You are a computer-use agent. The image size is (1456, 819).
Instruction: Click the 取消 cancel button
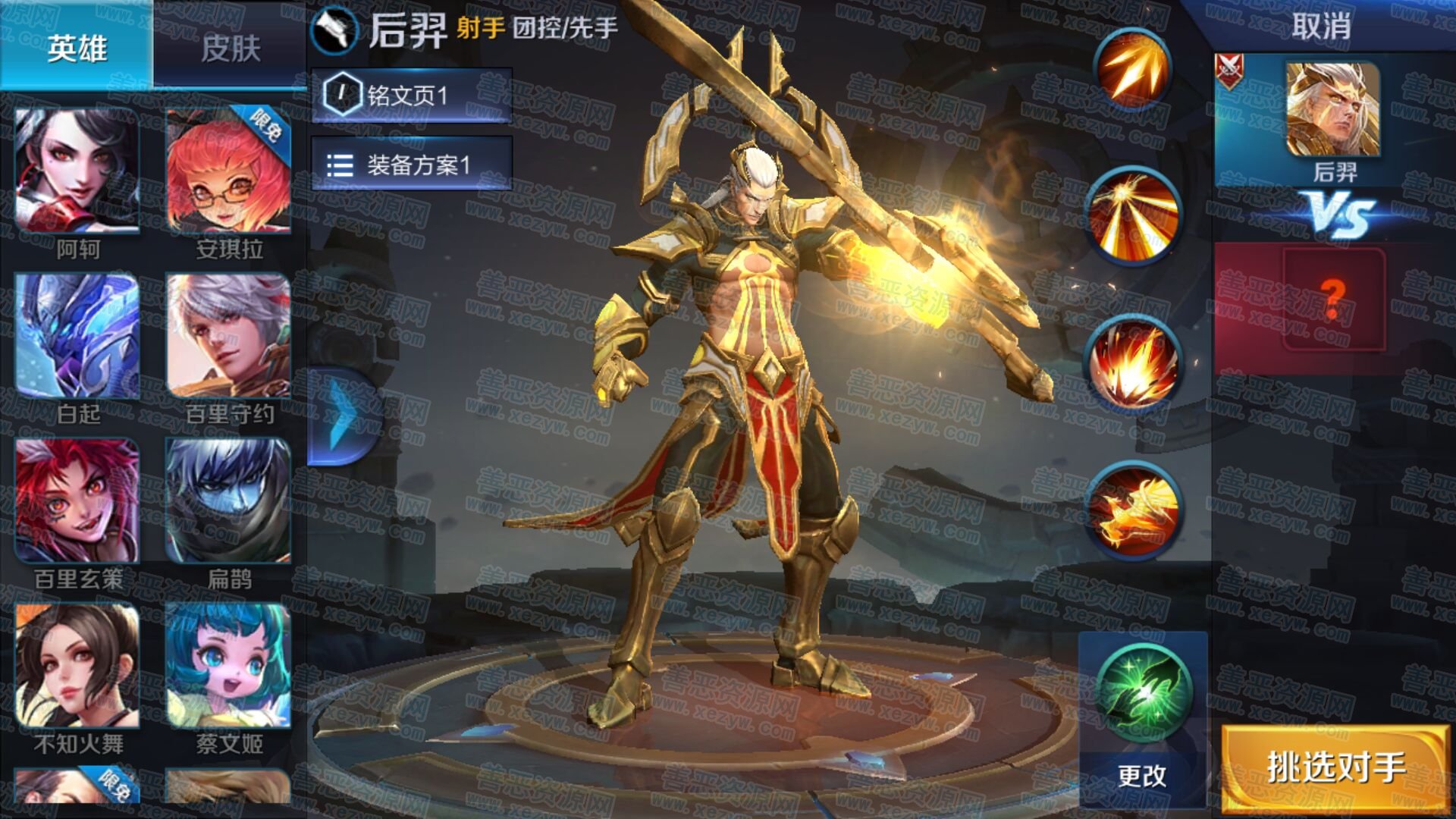pyautogui.click(x=1321, y=27)
